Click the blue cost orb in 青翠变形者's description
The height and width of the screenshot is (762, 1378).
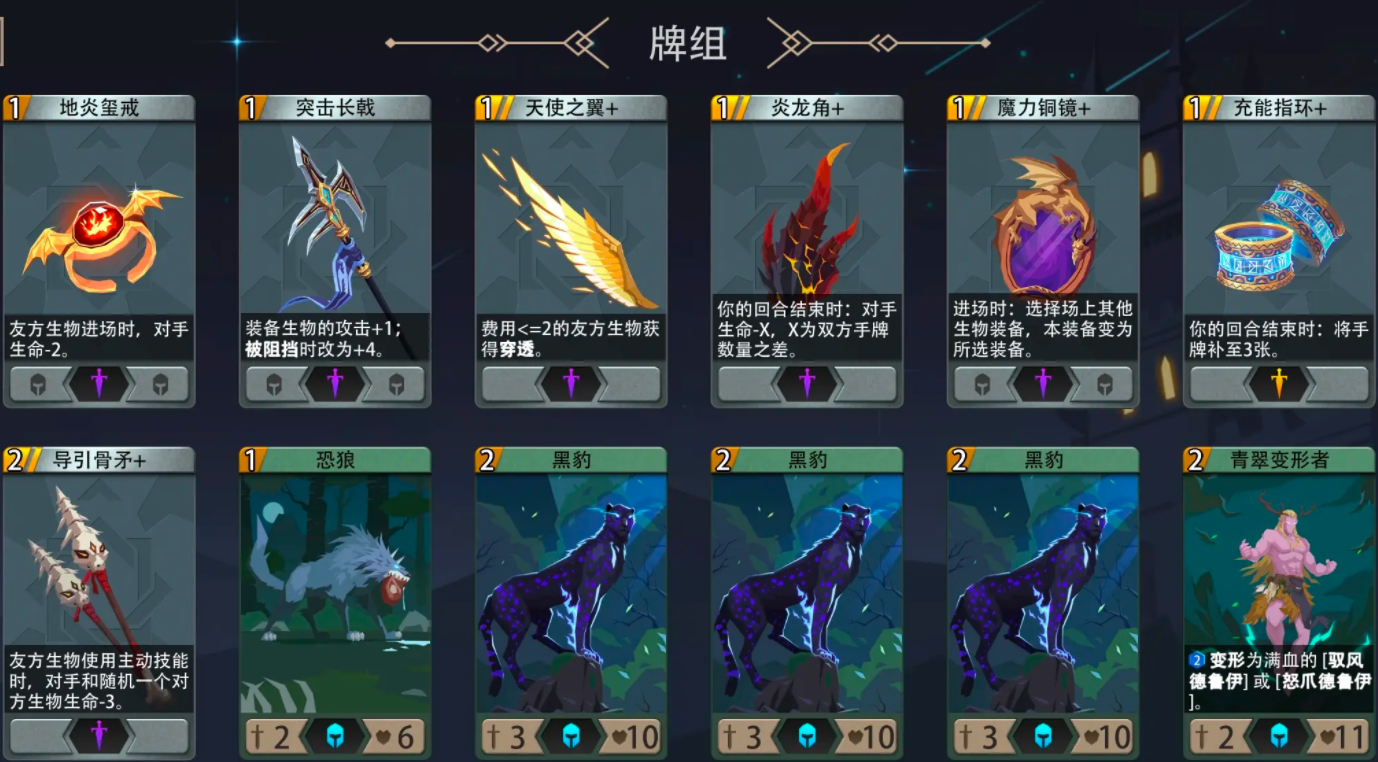click(1196, 660)
